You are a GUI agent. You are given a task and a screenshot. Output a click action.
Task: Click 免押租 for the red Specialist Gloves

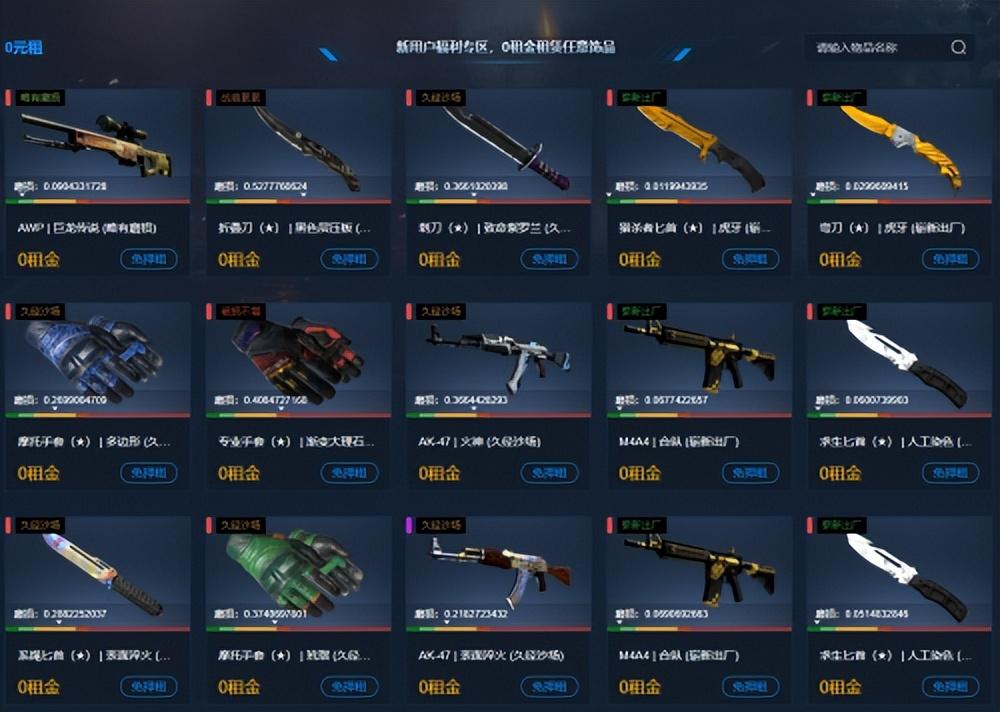tap(349, 473)
